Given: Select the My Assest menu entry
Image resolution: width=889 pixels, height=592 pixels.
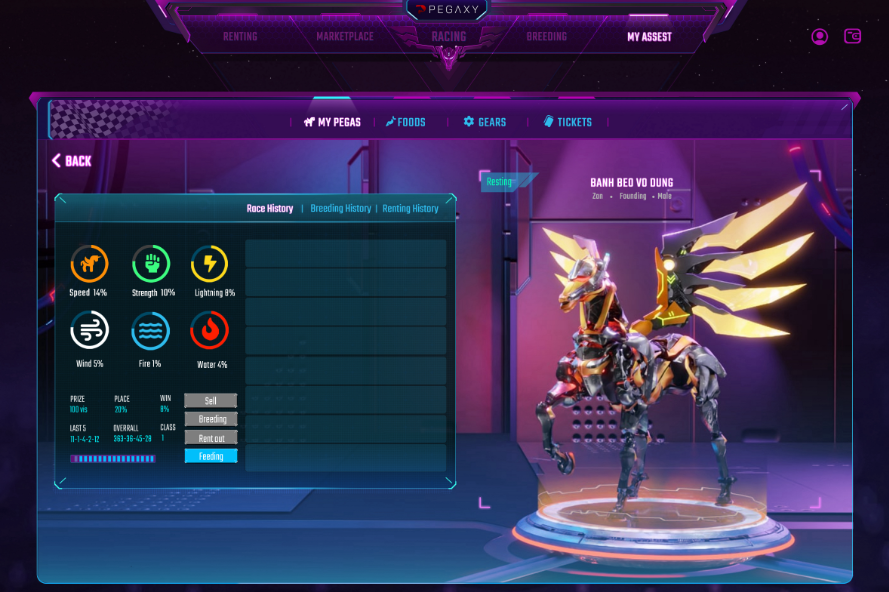Looking at the screenshot, I should (649, 37).
